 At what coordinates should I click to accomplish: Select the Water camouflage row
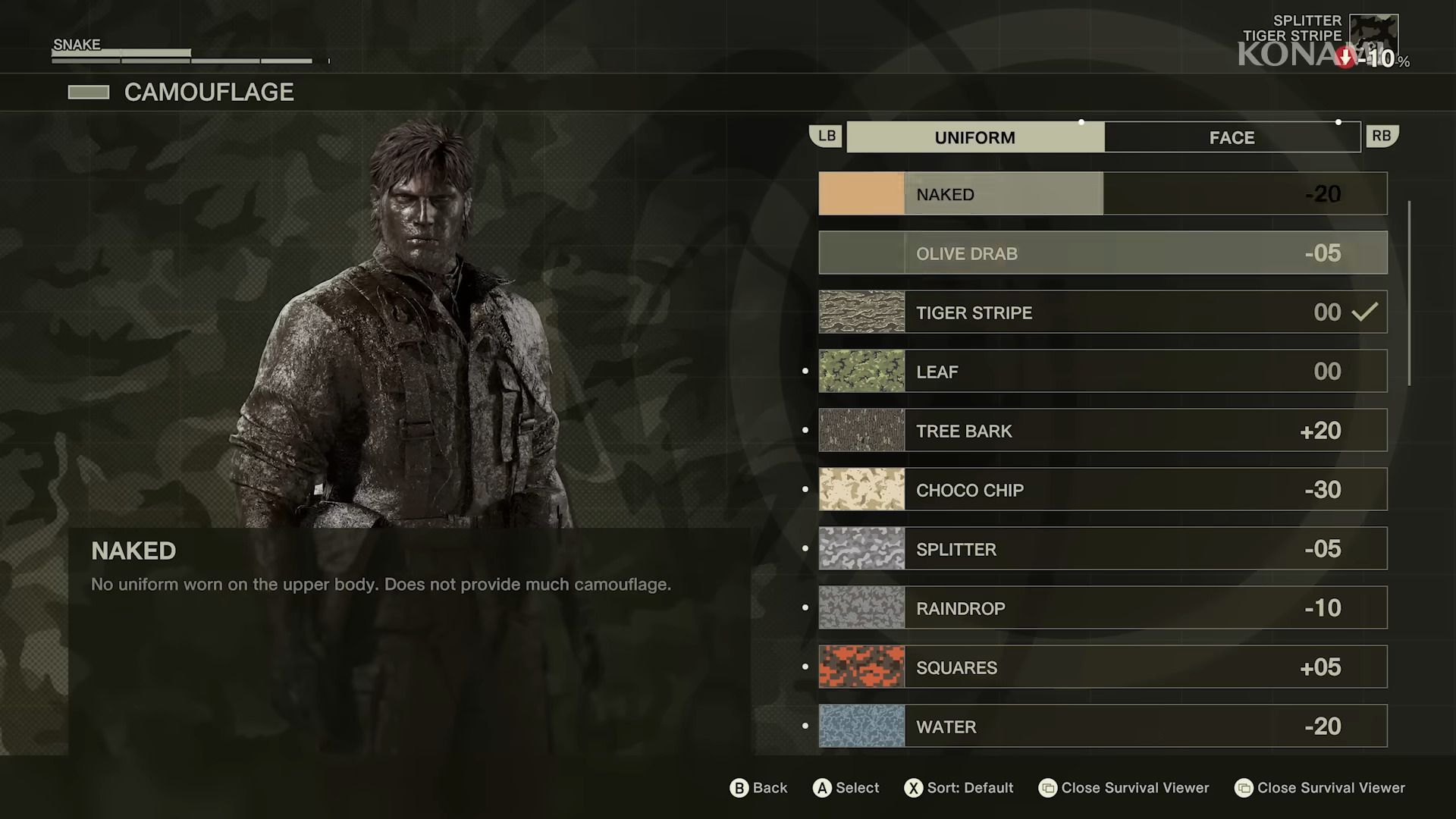(1102, 726)
